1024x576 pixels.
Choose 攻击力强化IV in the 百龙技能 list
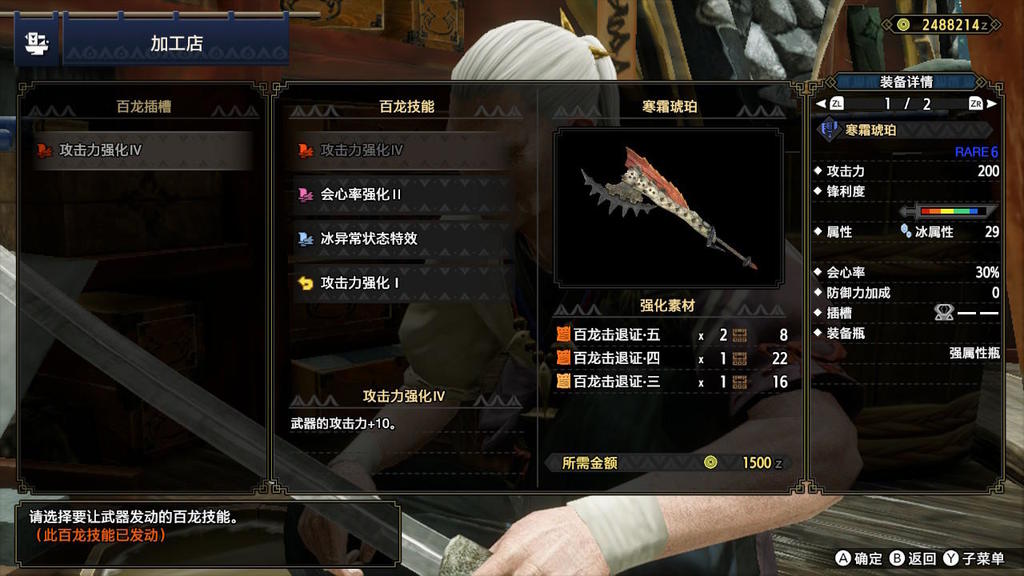405,151
